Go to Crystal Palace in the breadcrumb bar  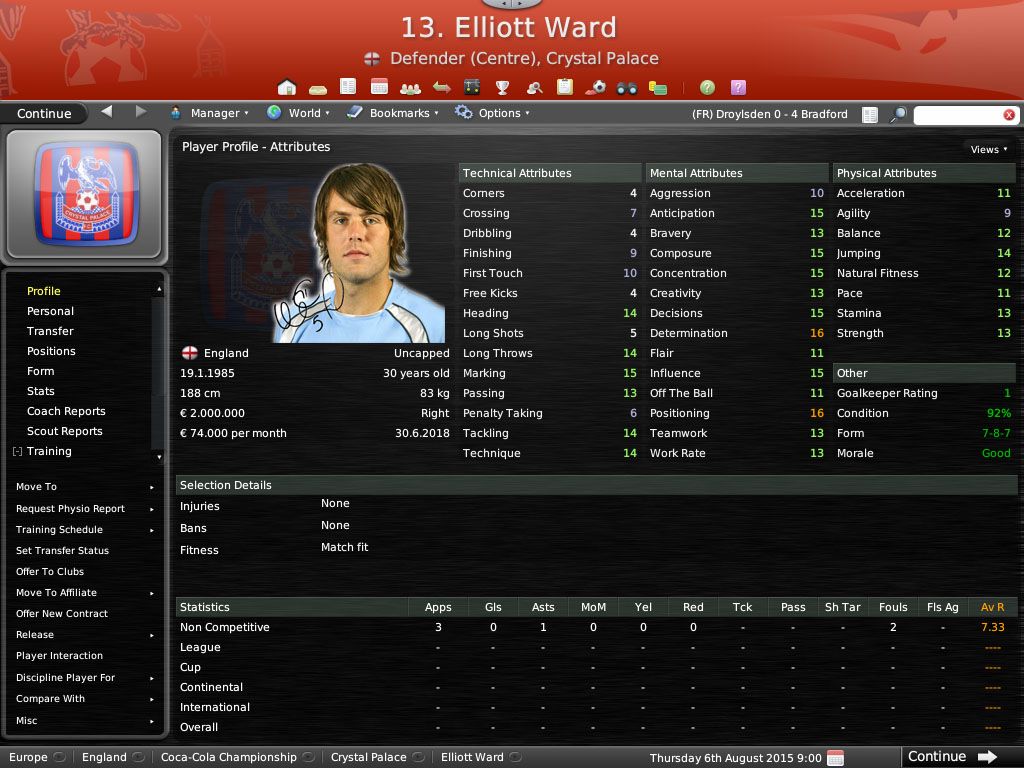(x=368, y=757)
